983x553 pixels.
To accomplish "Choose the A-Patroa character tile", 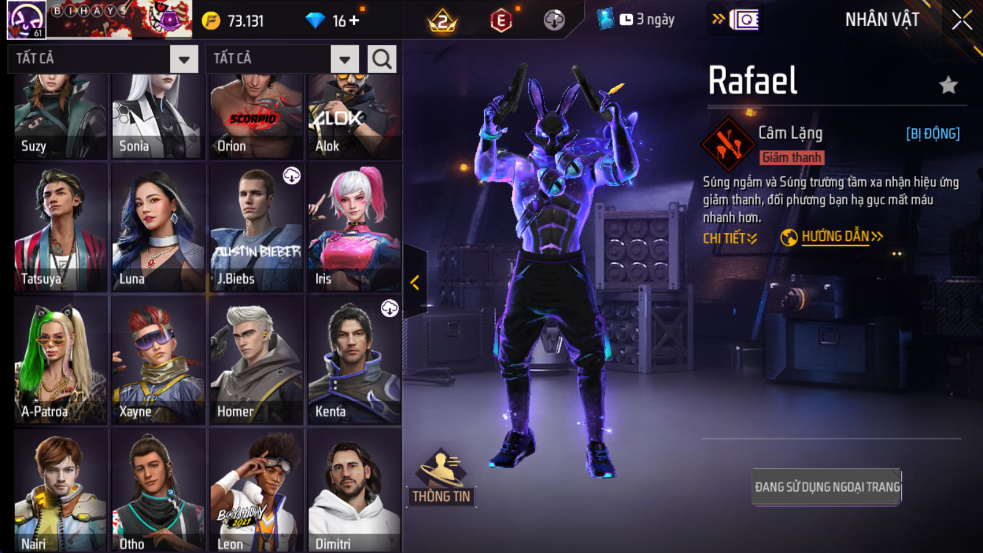I will (61, 360).
